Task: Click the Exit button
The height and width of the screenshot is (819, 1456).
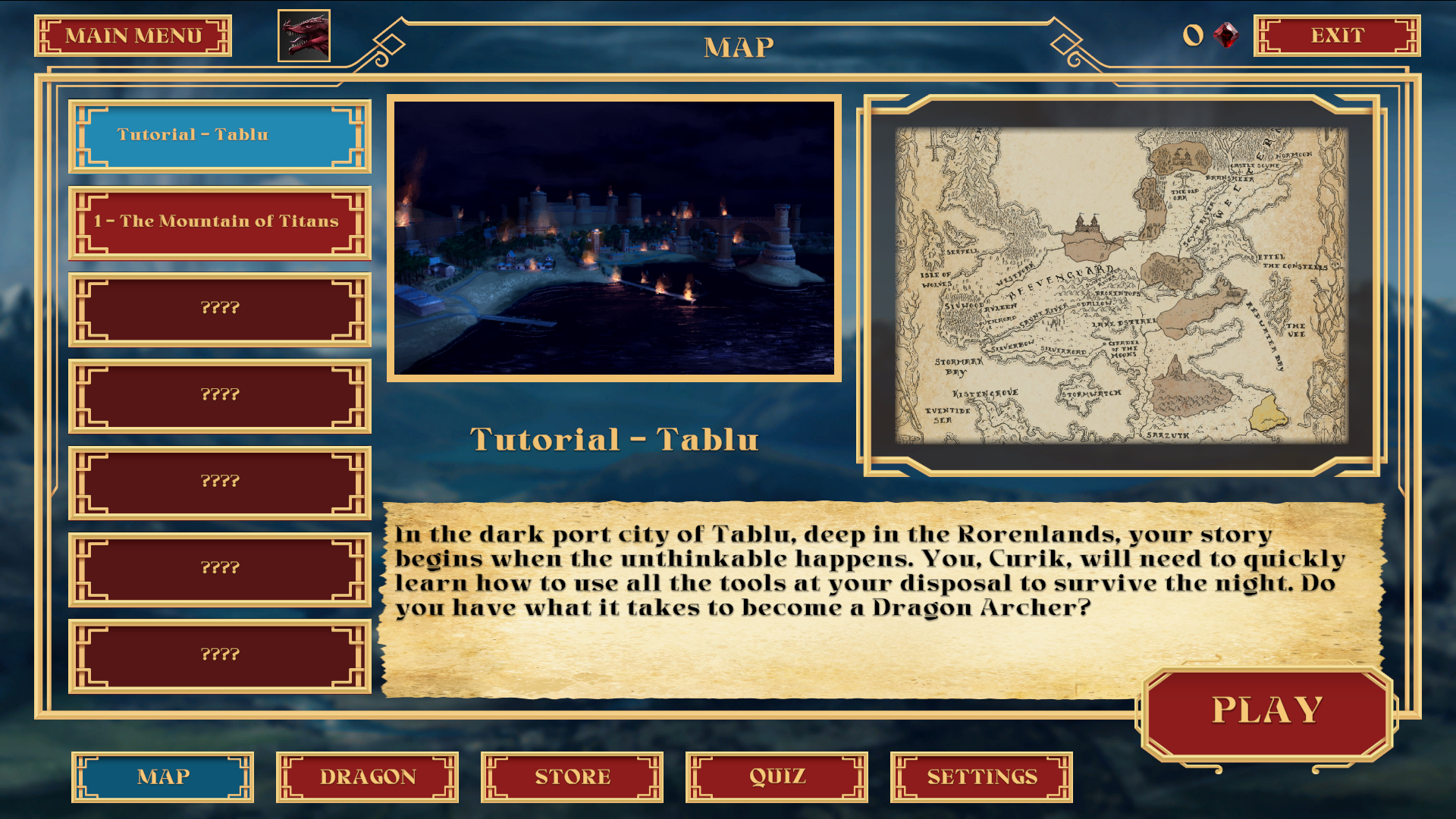Action: (1336, 36)
